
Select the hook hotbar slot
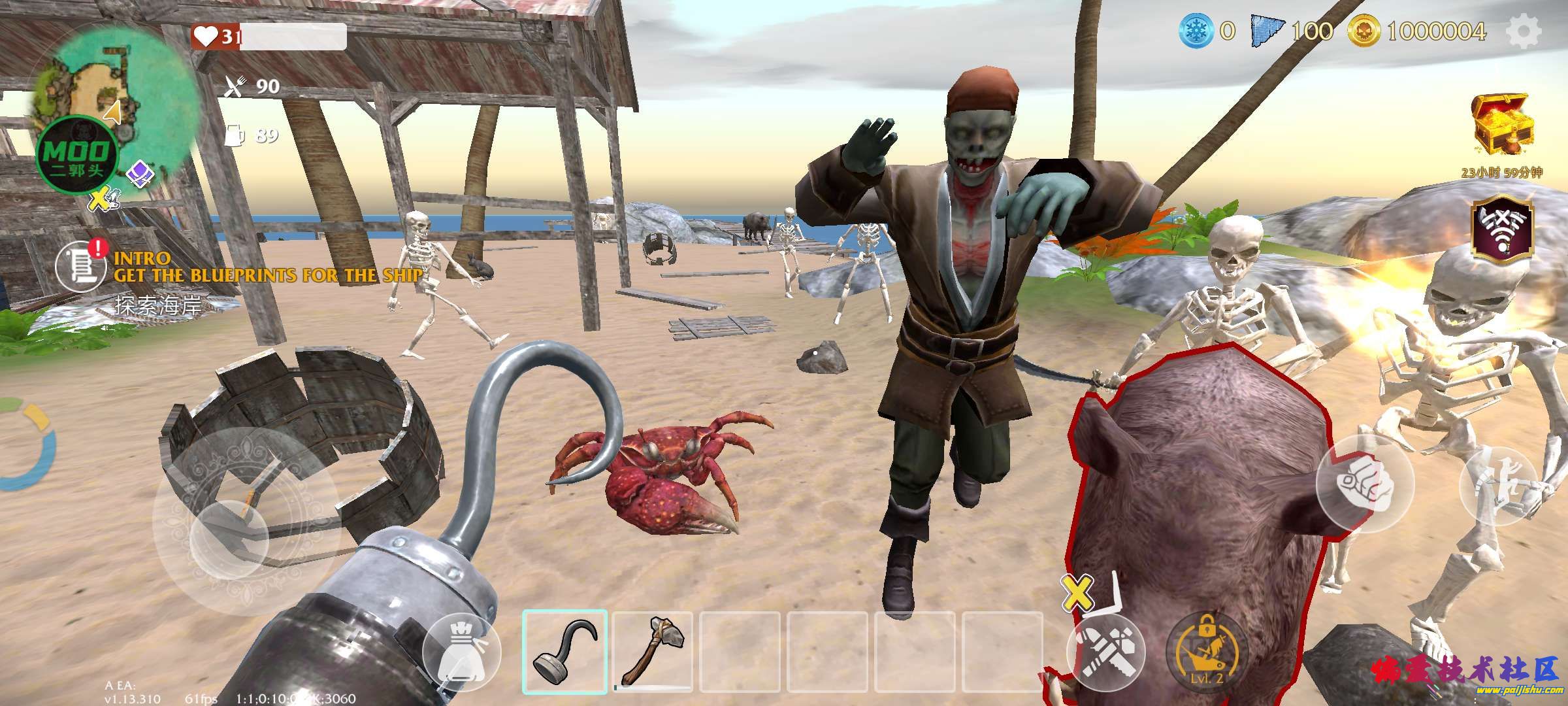pos(564,652)
